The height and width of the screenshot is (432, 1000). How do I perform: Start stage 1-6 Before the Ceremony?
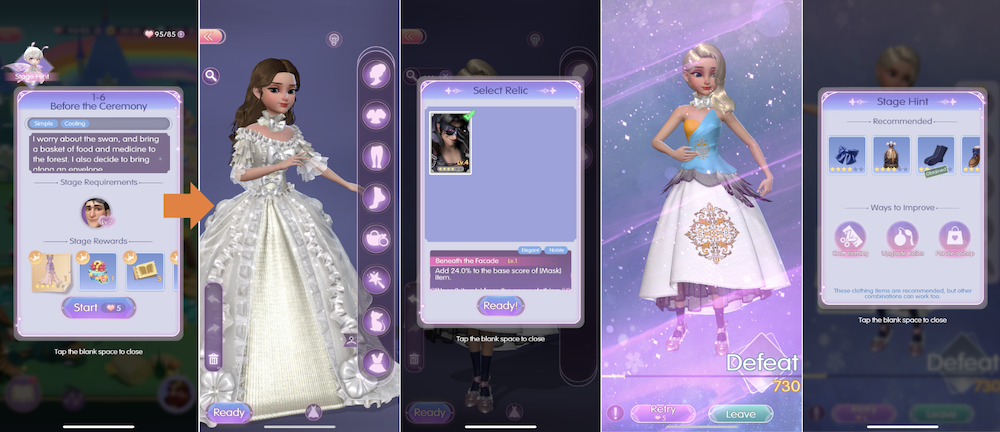(97, 307)
